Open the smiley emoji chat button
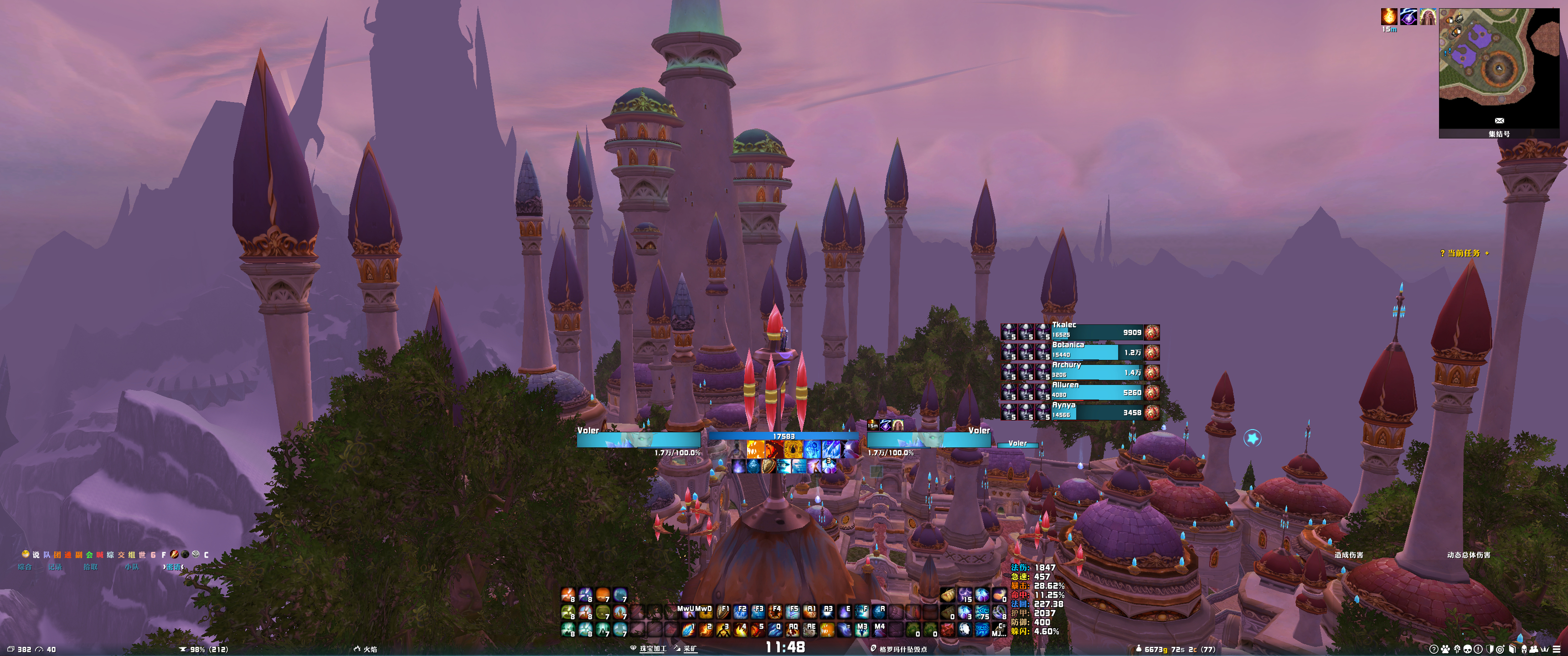 pos(26,554)
